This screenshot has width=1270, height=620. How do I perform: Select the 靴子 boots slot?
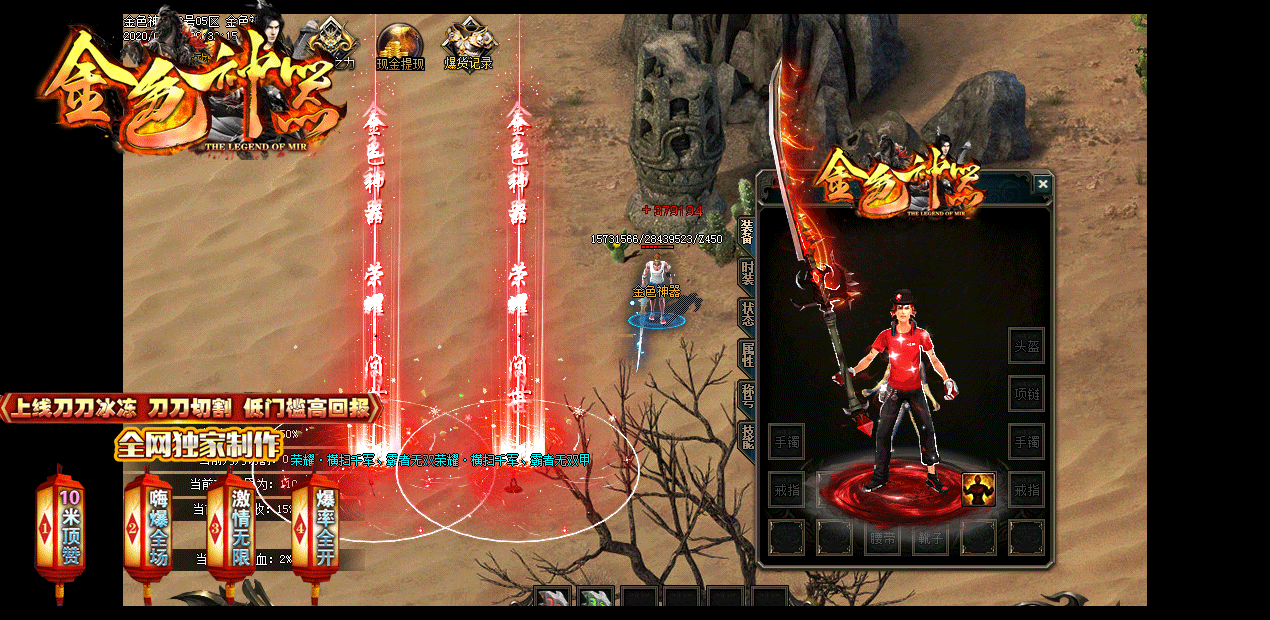930,538
